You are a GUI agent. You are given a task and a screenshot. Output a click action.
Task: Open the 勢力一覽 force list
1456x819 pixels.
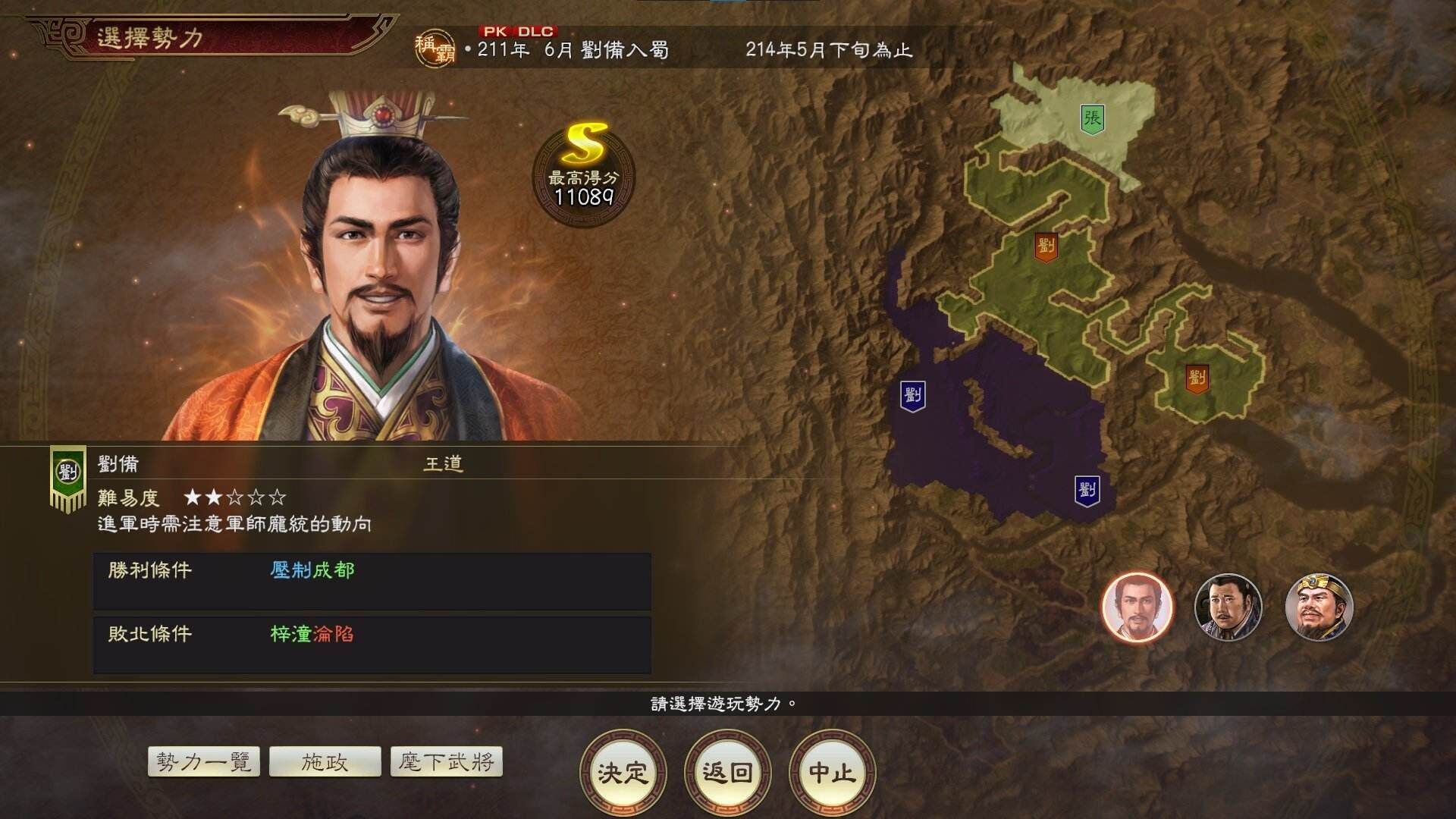point(203,762)
